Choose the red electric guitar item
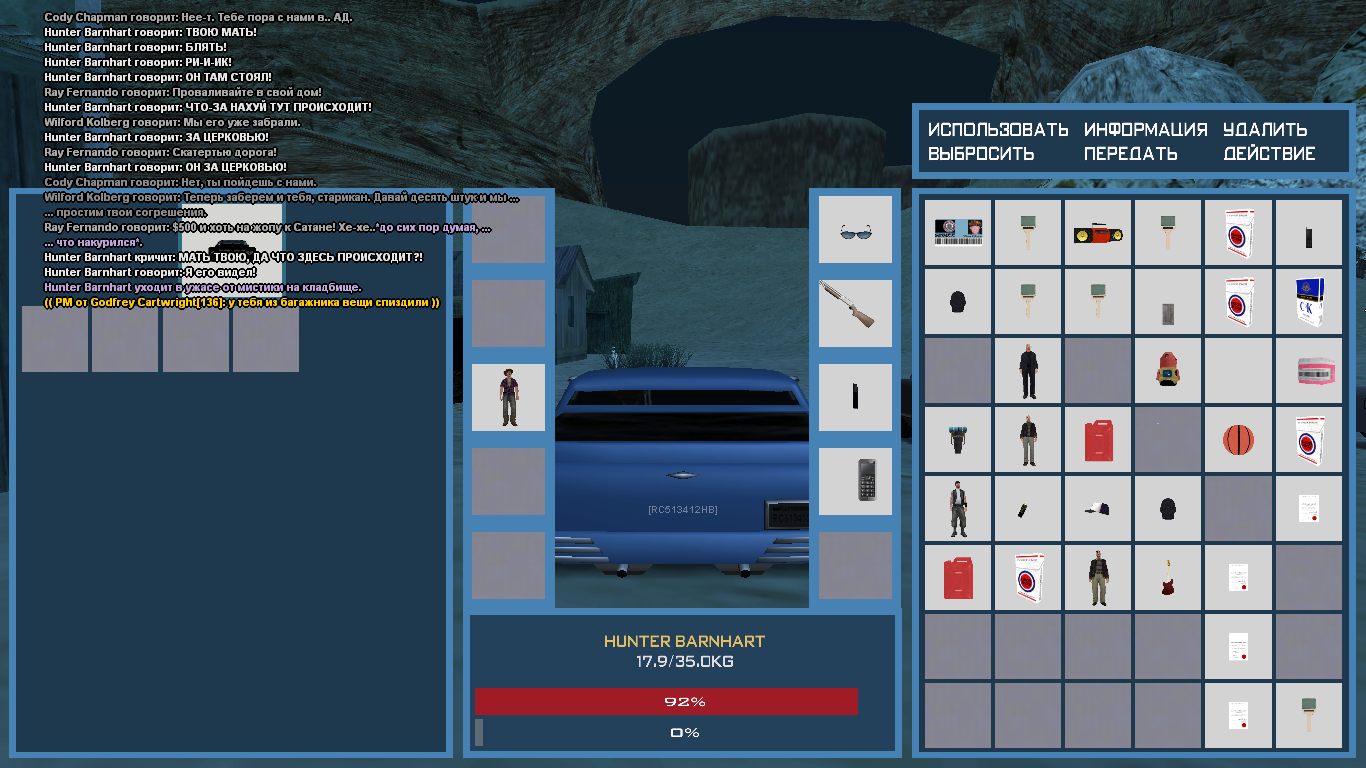The image size is (1366, 768). (1168, 578)
